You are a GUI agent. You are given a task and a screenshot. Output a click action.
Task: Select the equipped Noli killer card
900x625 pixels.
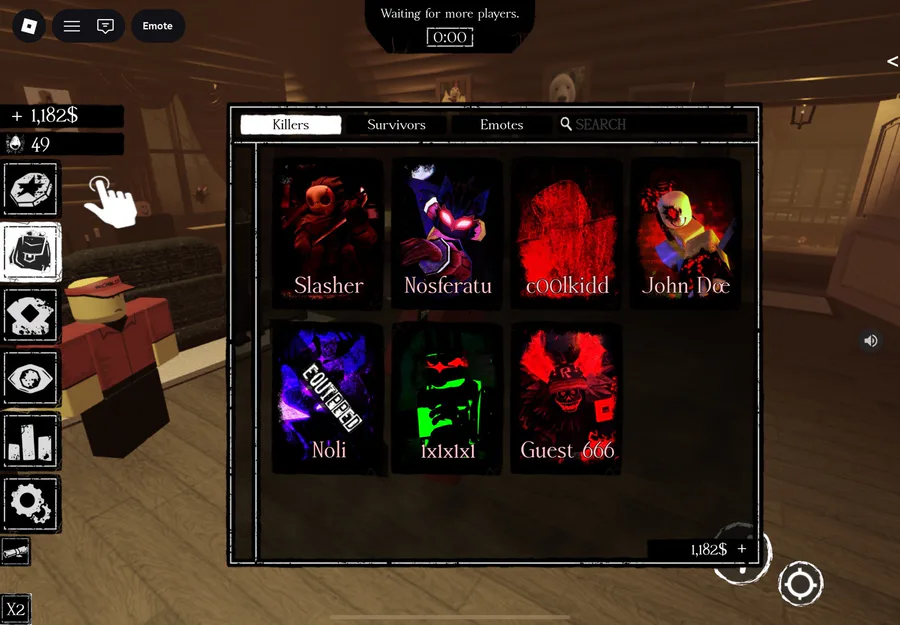[x=328, y=397]
